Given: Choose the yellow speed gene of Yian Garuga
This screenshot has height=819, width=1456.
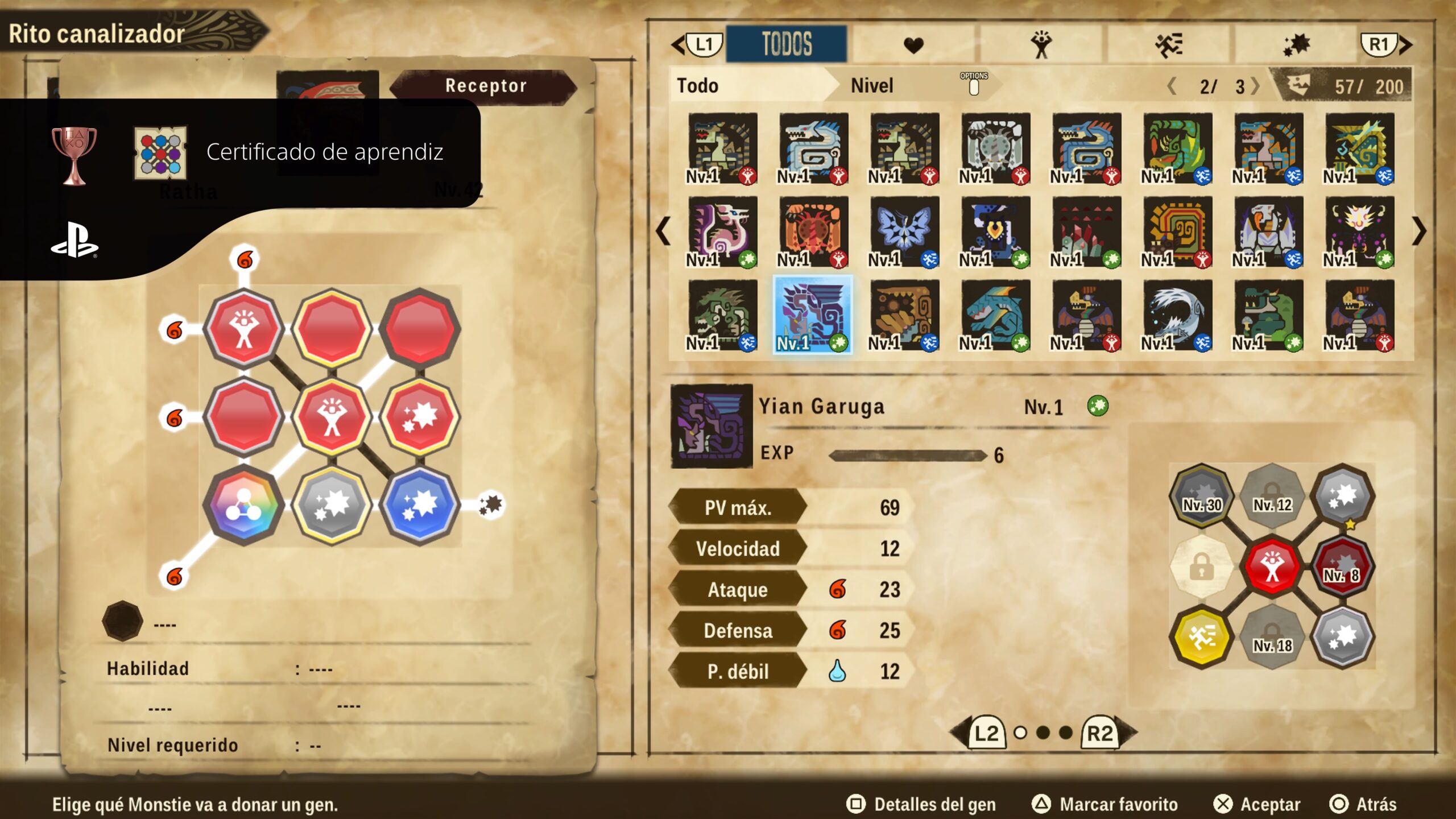Looking at the screenshot, I should (x=1201, y=636).
